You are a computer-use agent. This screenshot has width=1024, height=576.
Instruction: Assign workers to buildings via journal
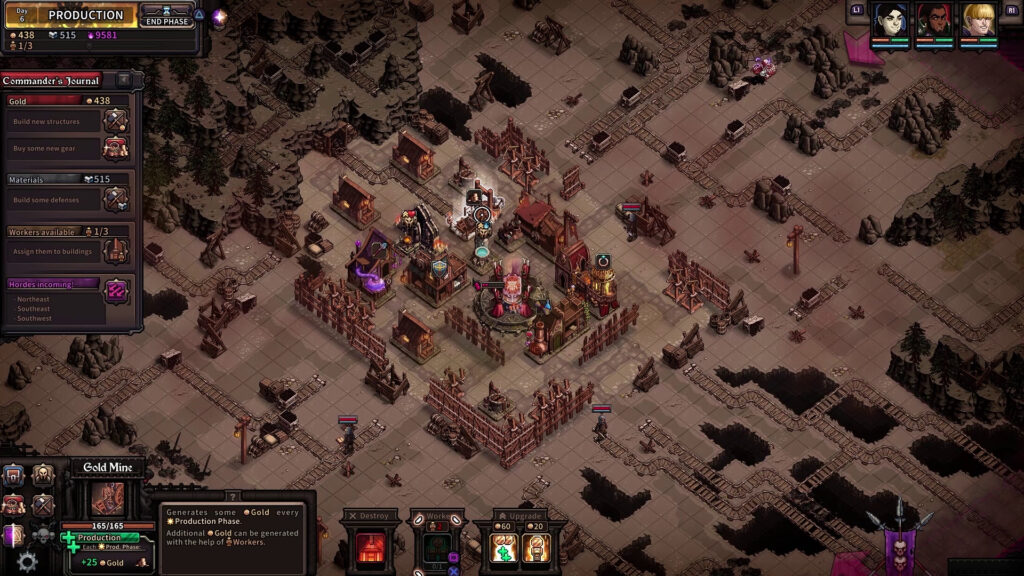tap(116, 251)
